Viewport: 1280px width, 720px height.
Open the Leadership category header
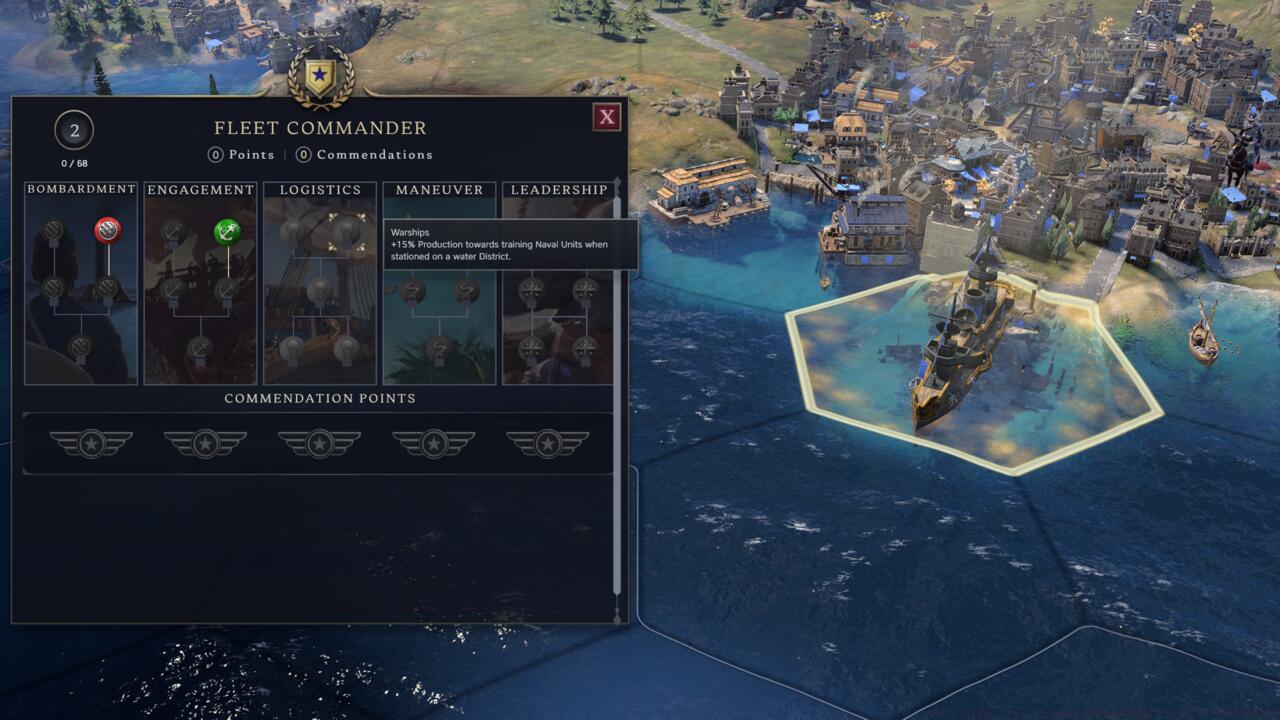(557, 189)
